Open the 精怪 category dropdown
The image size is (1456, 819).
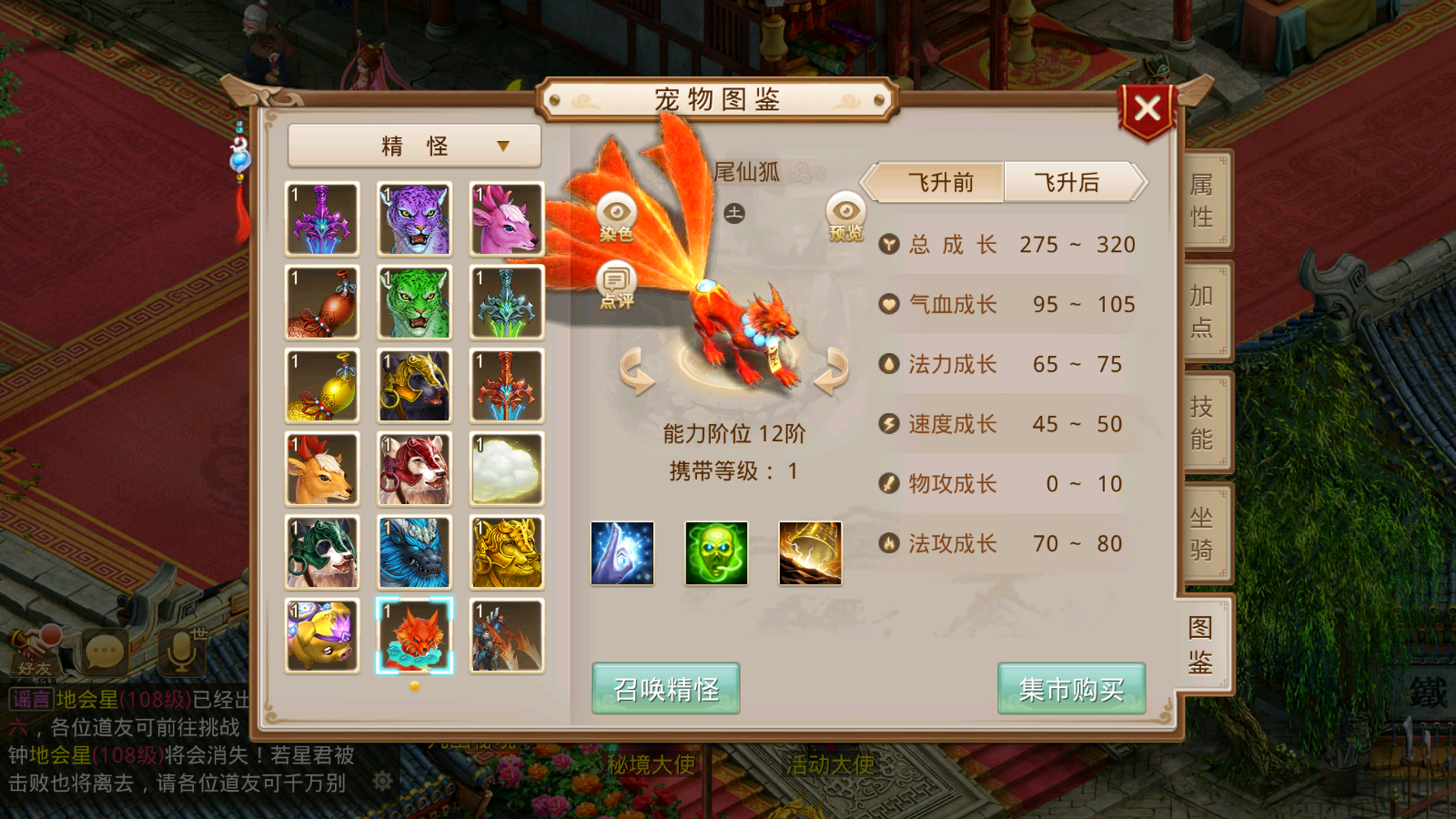pos(412,145)
